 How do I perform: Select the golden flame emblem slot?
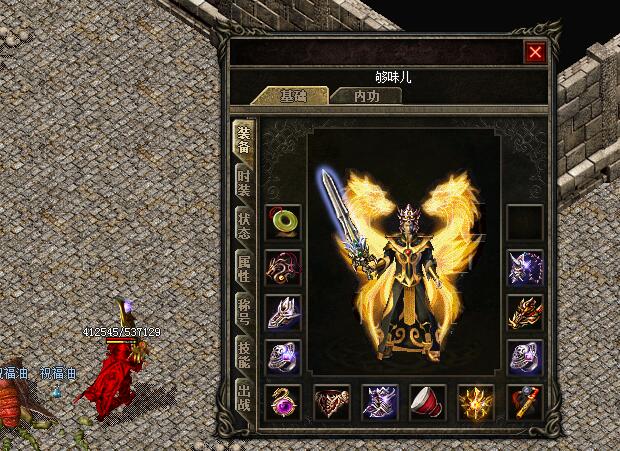click(476, 402)
